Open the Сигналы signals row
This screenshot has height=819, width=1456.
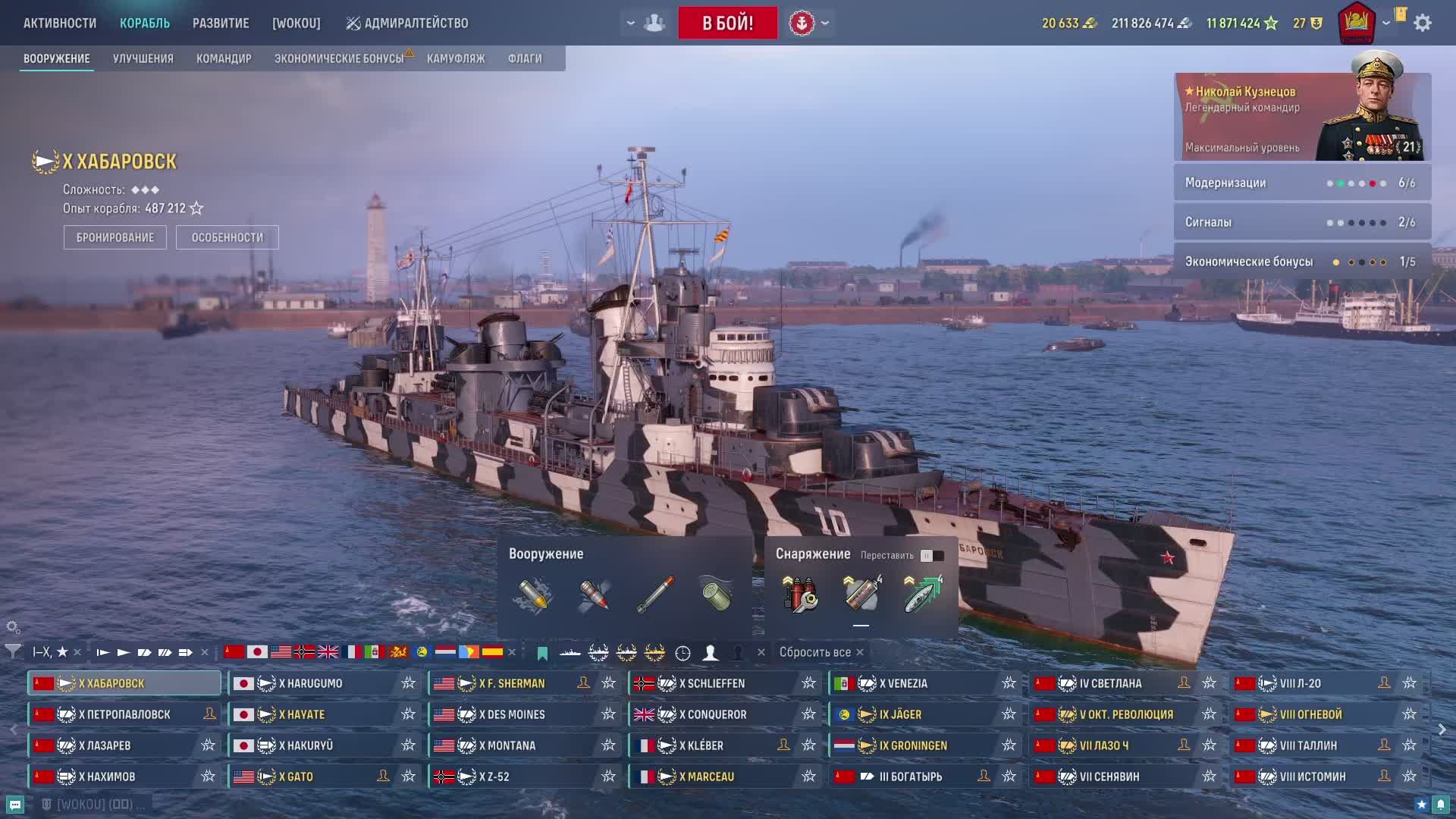(x=1302, y=222)
